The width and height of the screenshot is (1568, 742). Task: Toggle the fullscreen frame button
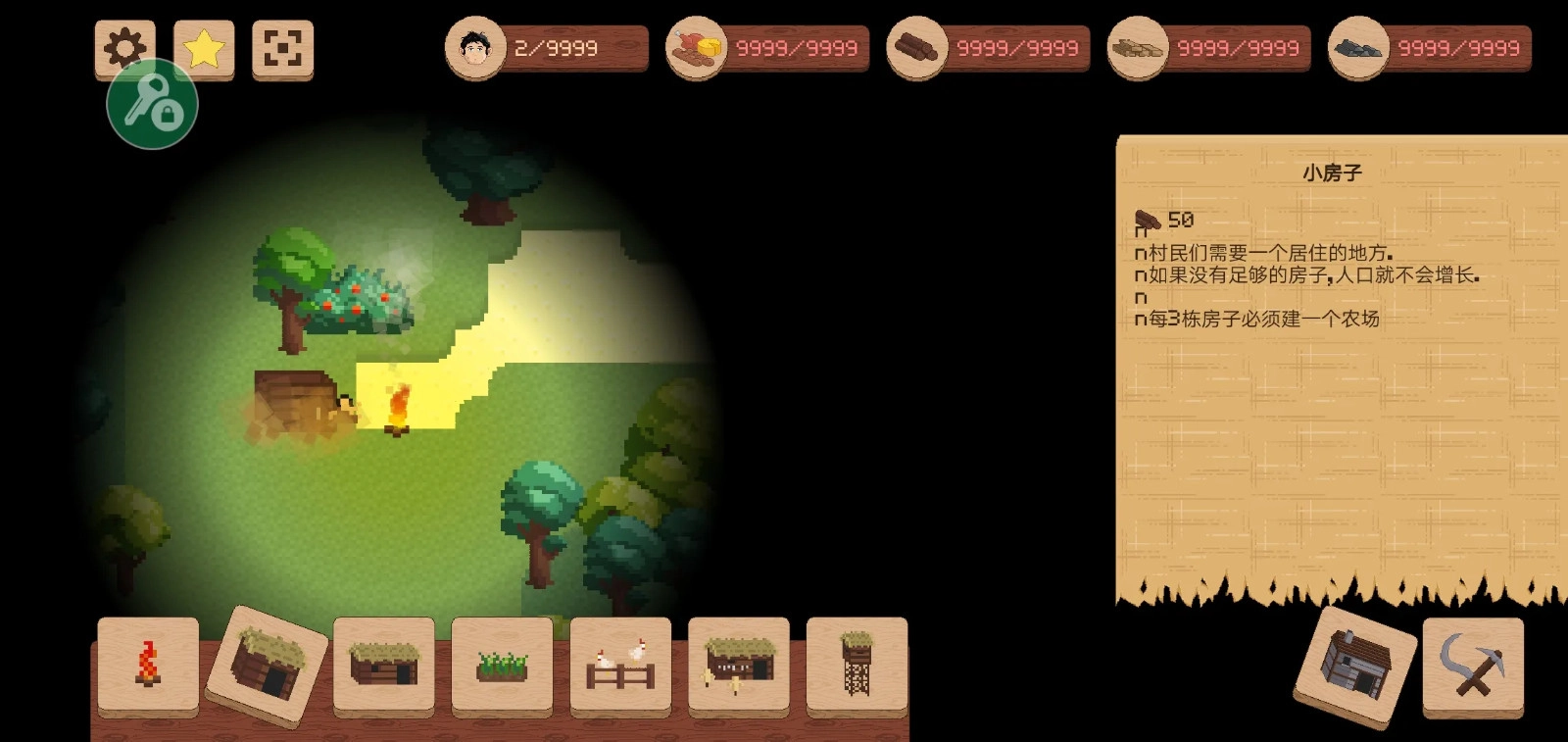pos(282,48)
